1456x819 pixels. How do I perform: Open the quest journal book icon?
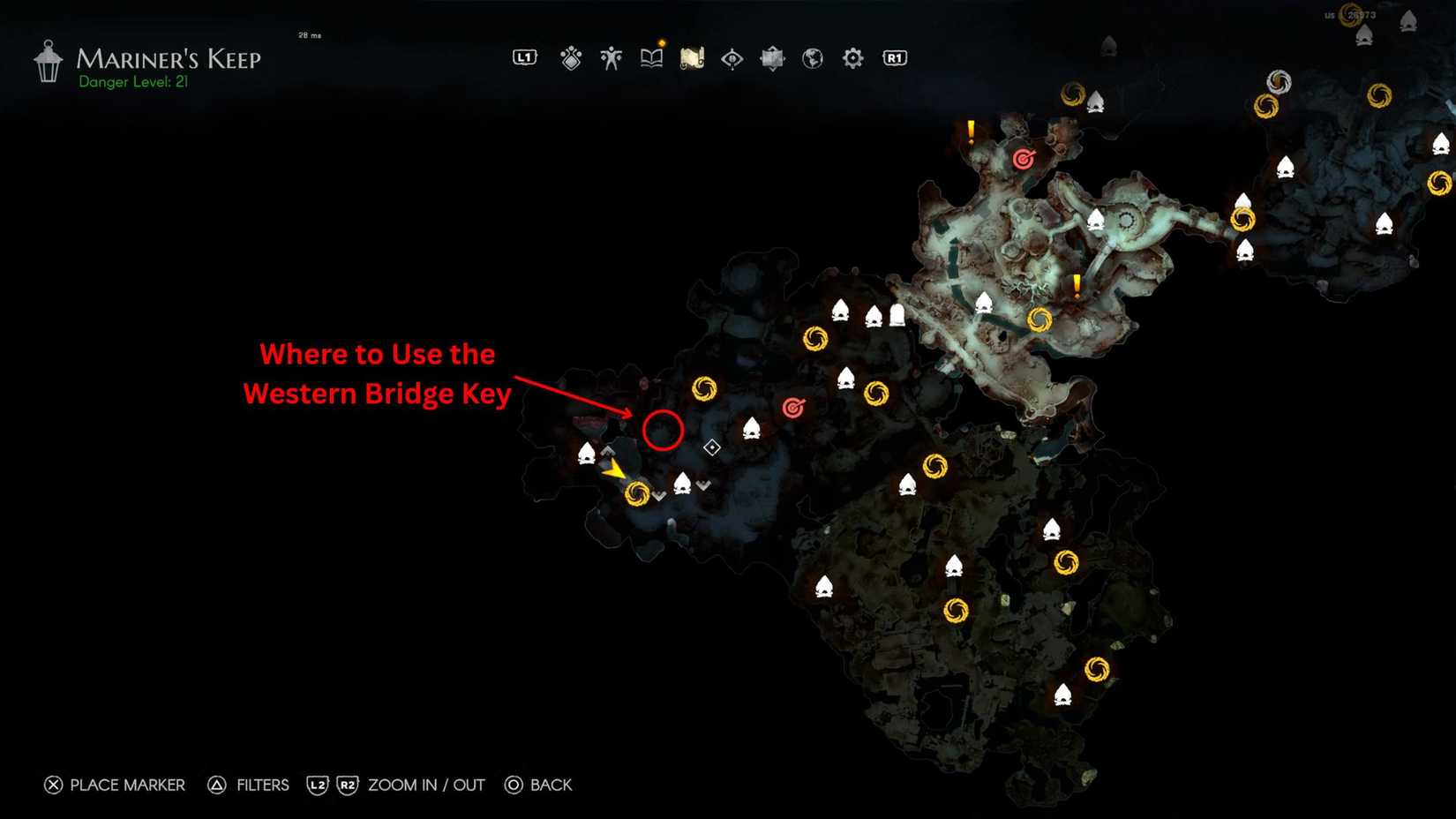[x=651, y=57]
